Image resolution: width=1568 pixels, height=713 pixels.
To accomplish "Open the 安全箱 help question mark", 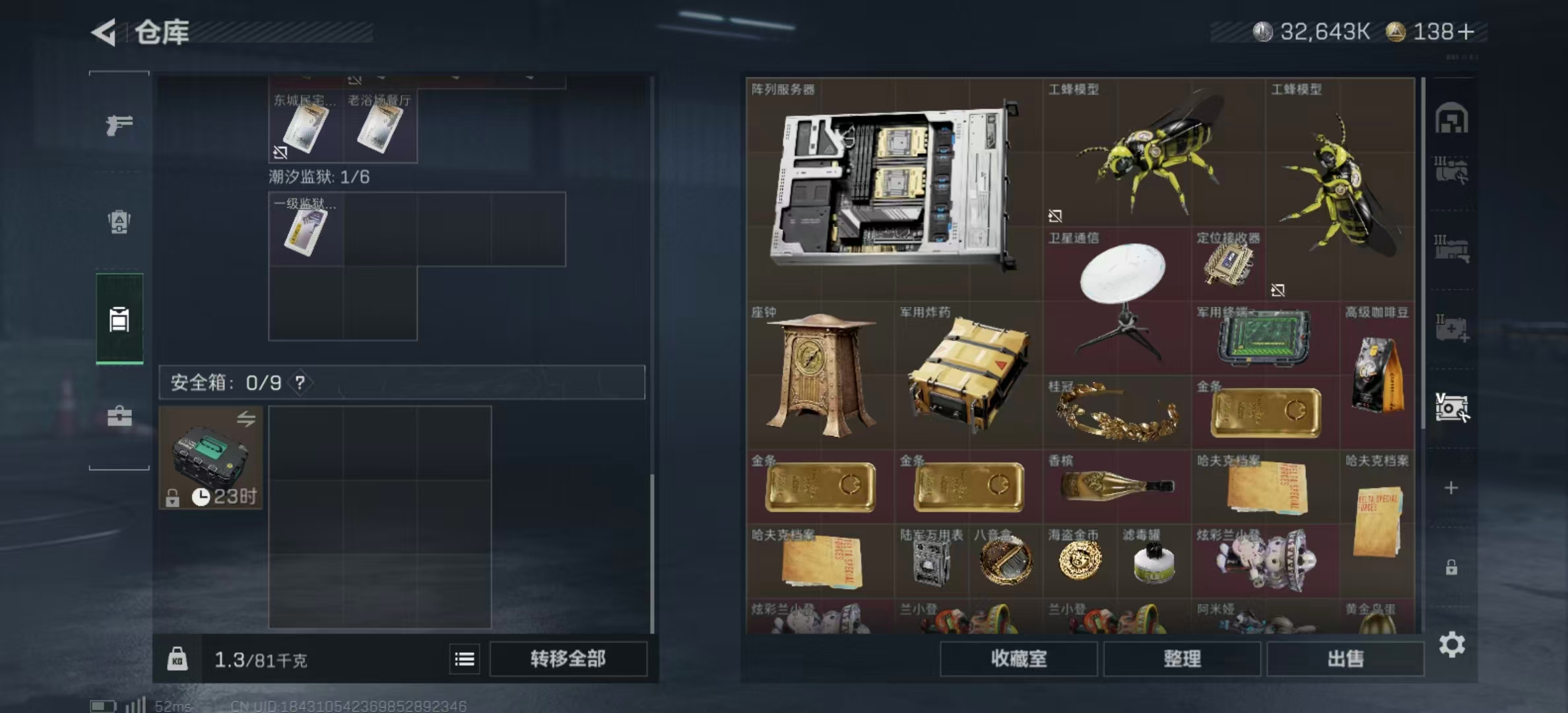I will (300, 382).
